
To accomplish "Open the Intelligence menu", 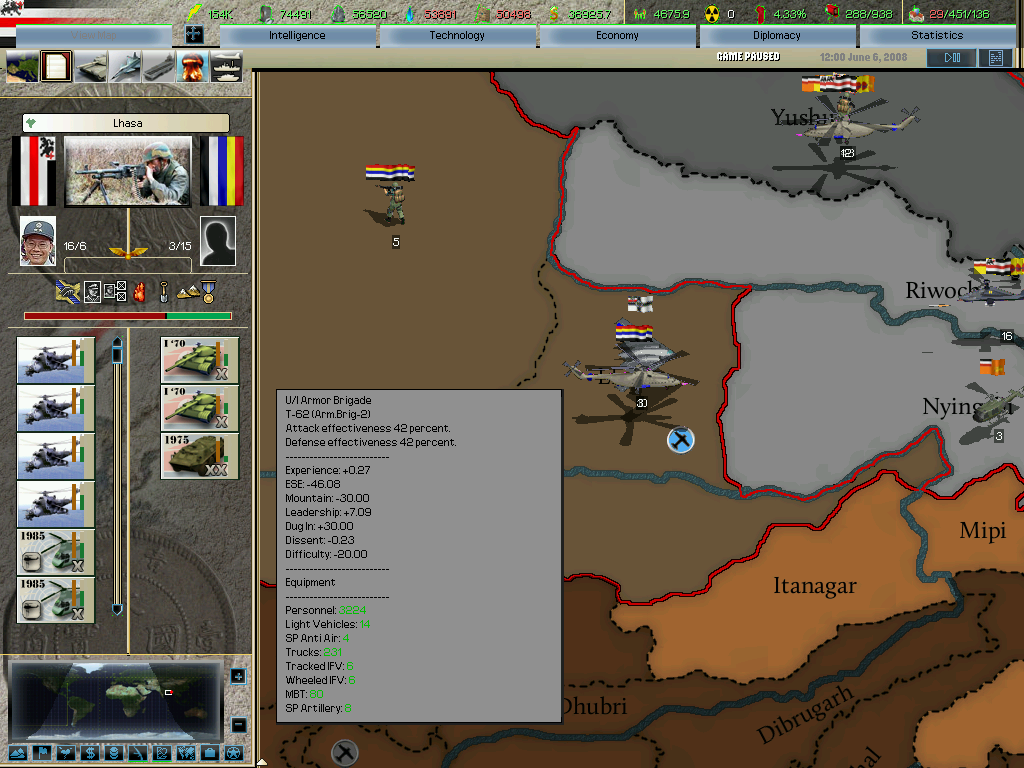I will (x=297, y=35).
